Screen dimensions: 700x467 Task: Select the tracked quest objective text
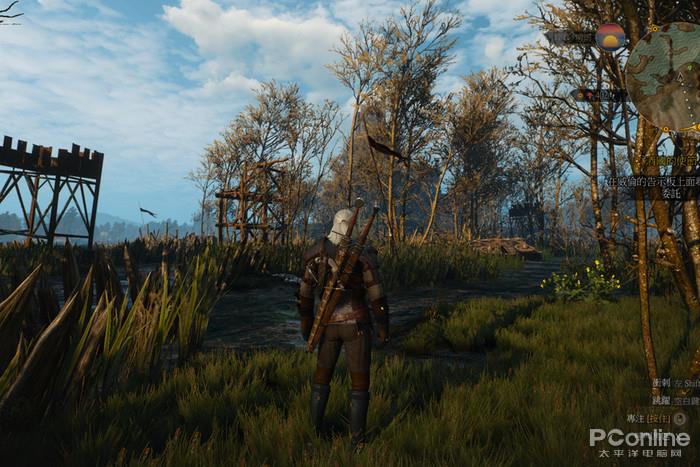651,182
